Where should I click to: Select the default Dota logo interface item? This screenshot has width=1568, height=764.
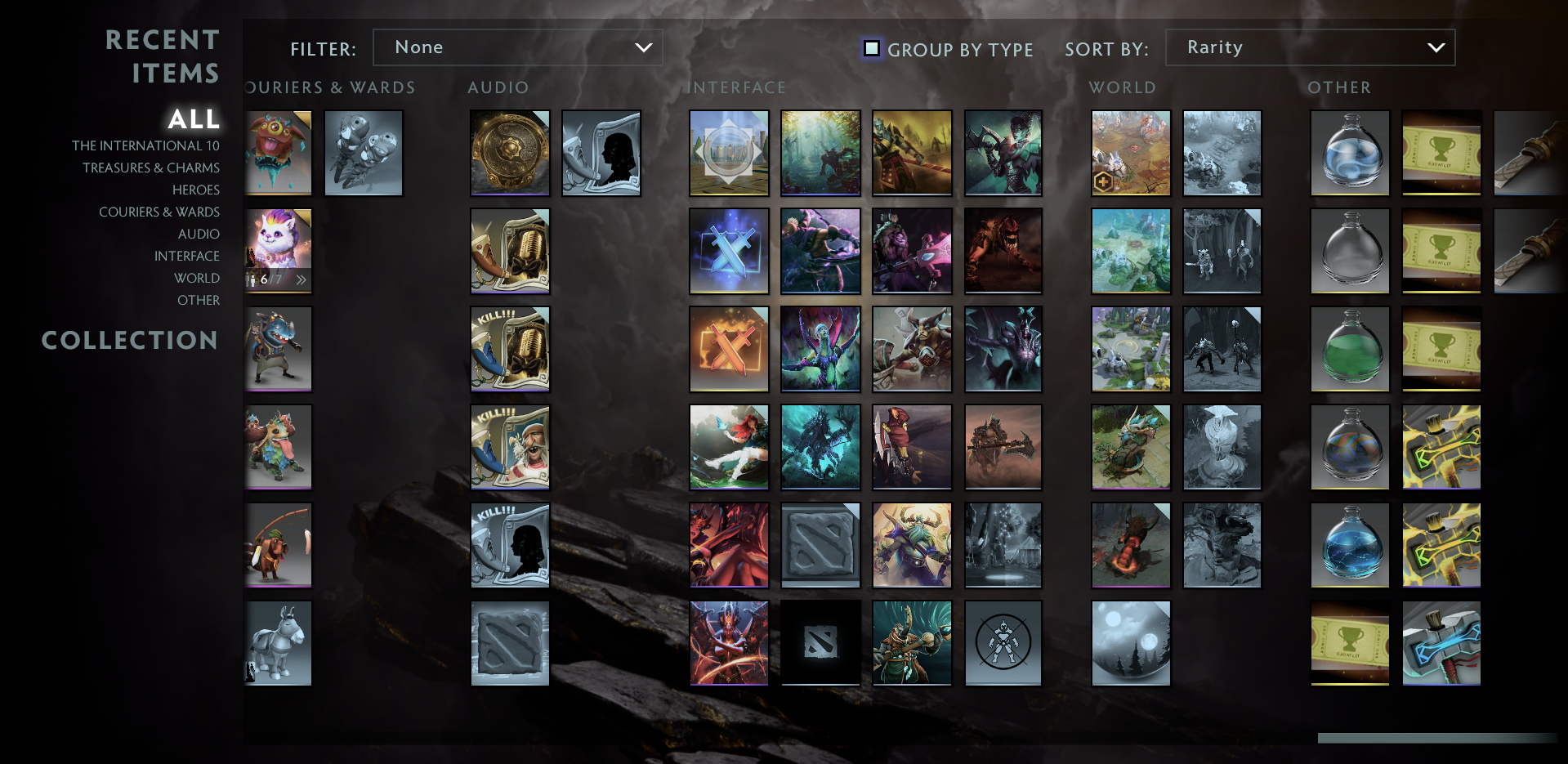(x=820, y=643)
